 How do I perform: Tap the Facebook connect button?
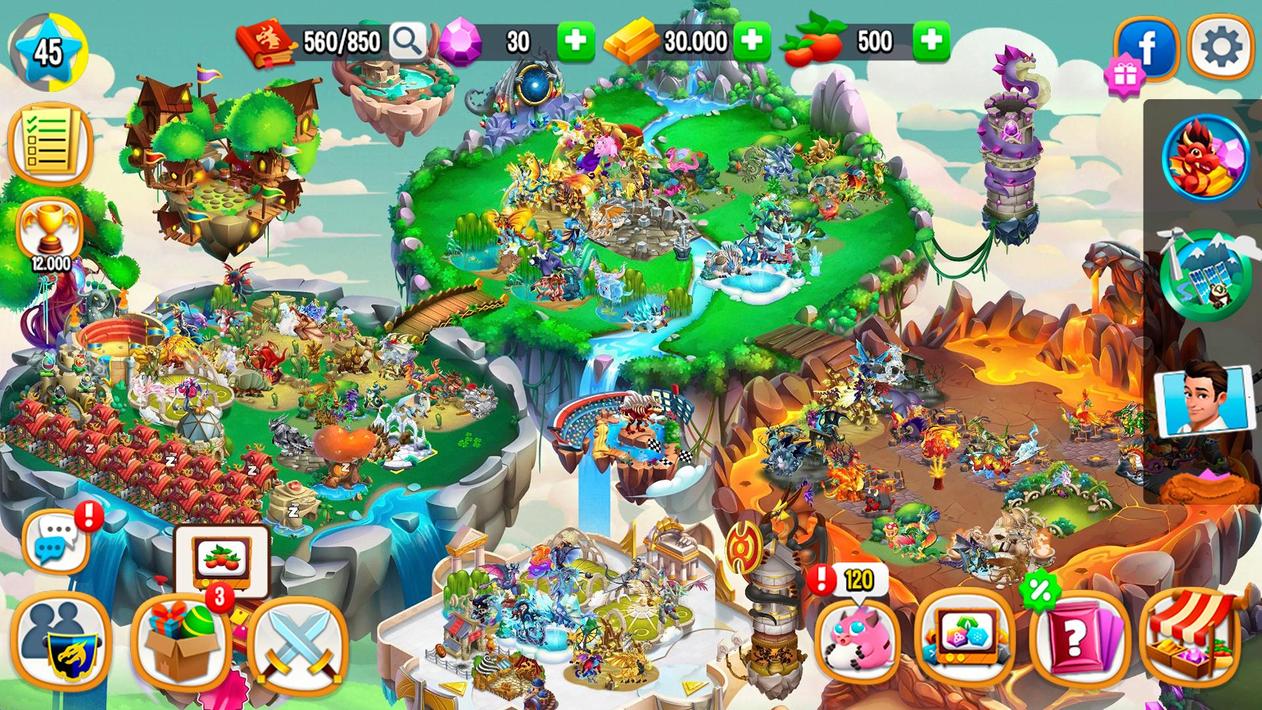tap(1148, 46)
